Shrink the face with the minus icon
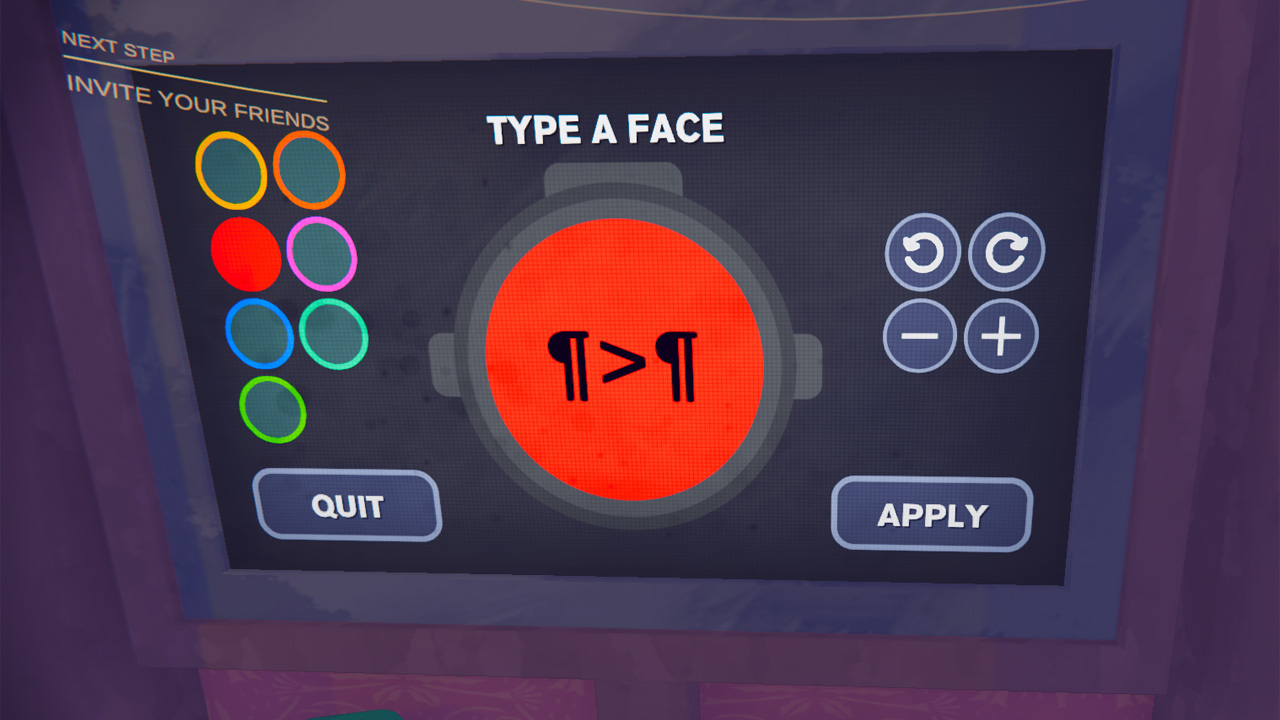This screenshot has height=720, width=1280. [x=921, y=335]
